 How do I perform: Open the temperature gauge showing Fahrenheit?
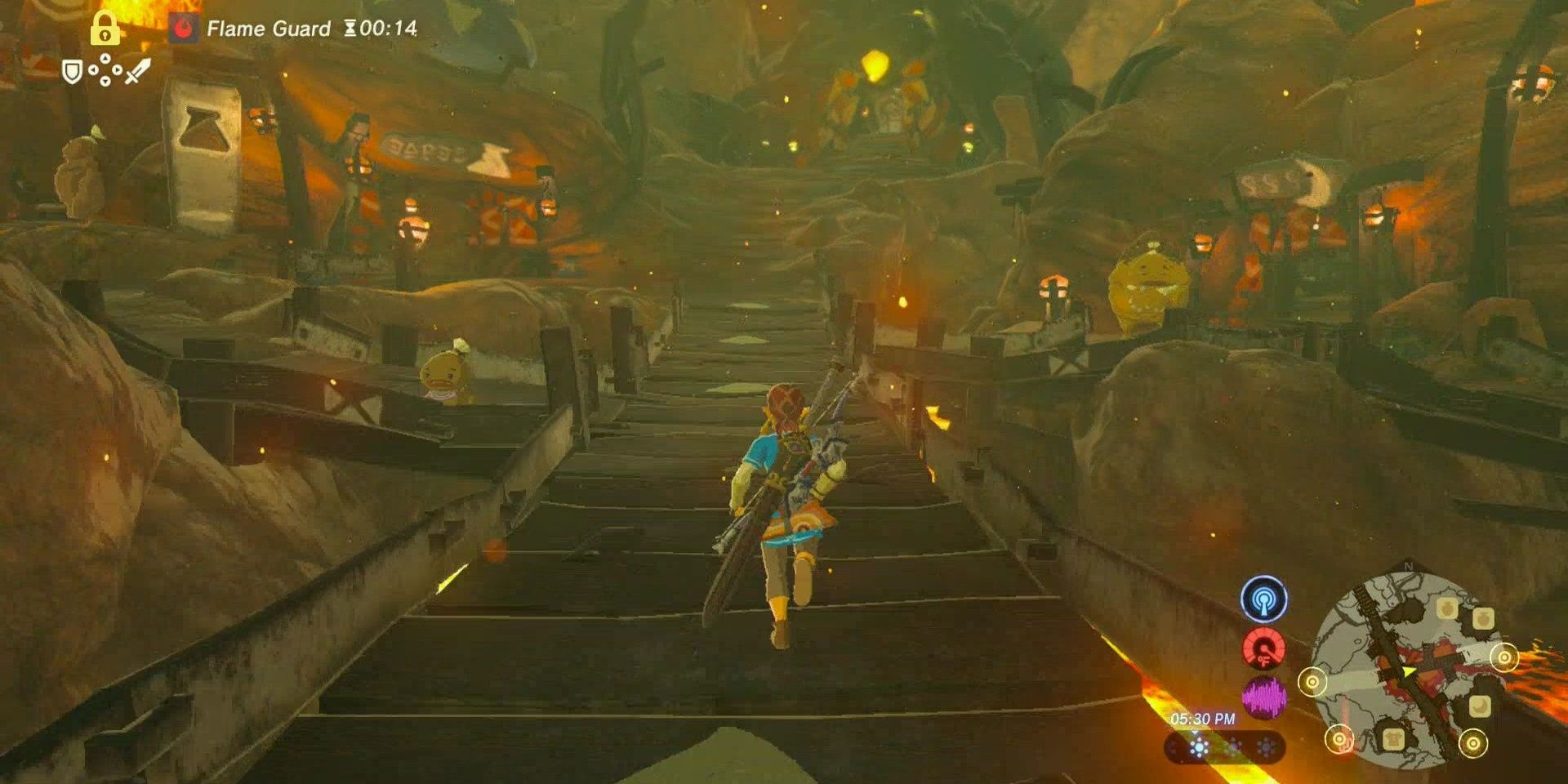pos(1263,651)
